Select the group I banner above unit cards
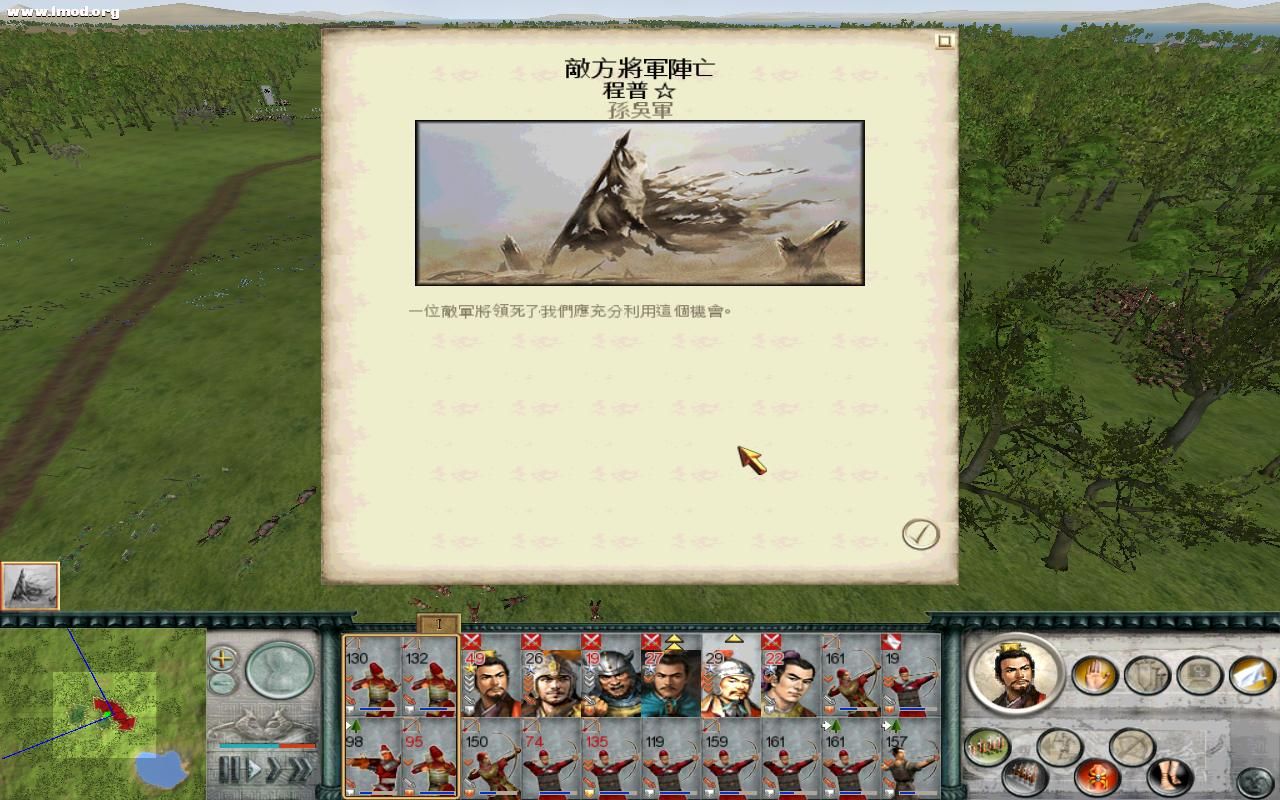 point(437,622)
